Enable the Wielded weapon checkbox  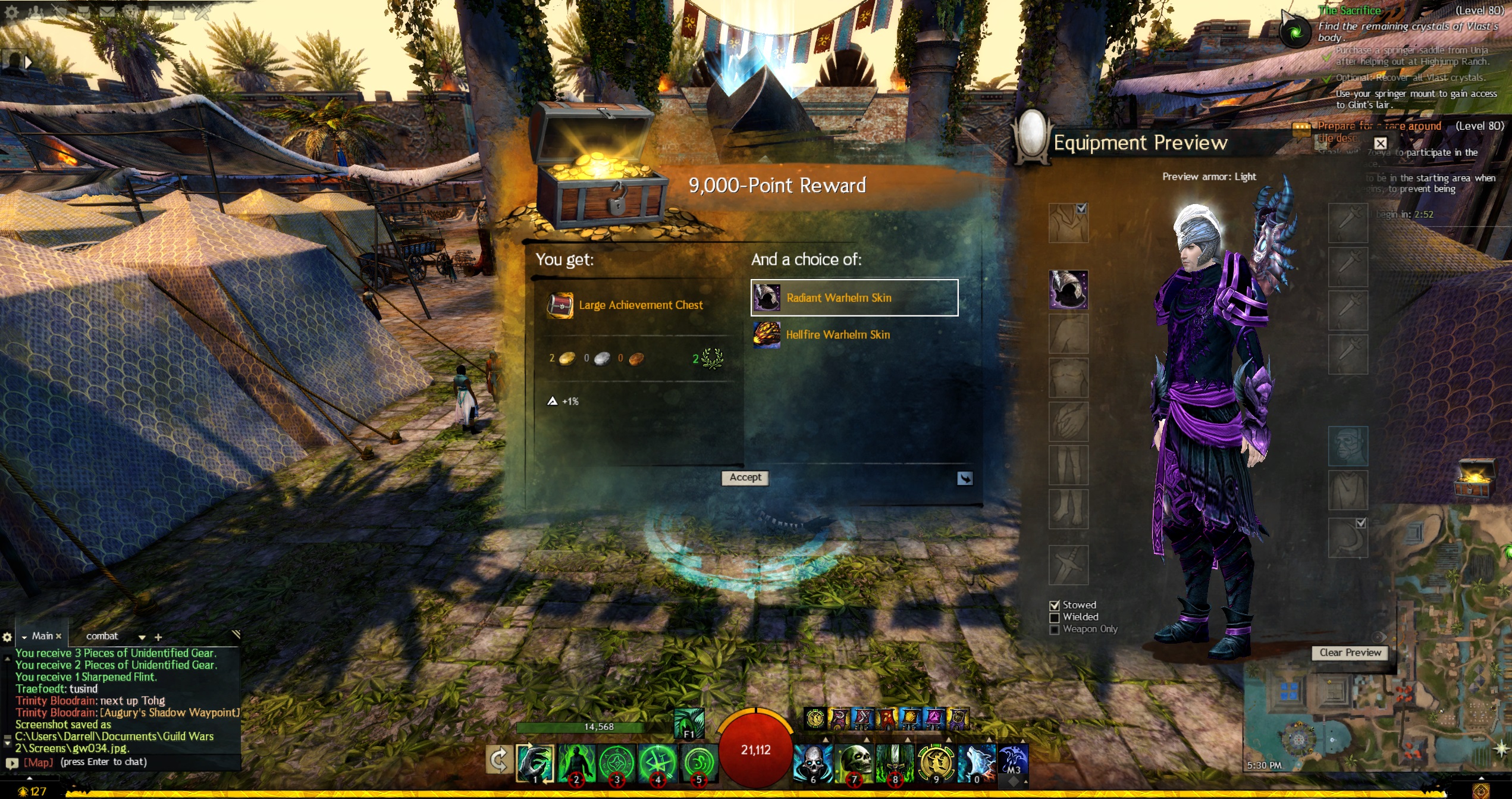click(1055, 618)
